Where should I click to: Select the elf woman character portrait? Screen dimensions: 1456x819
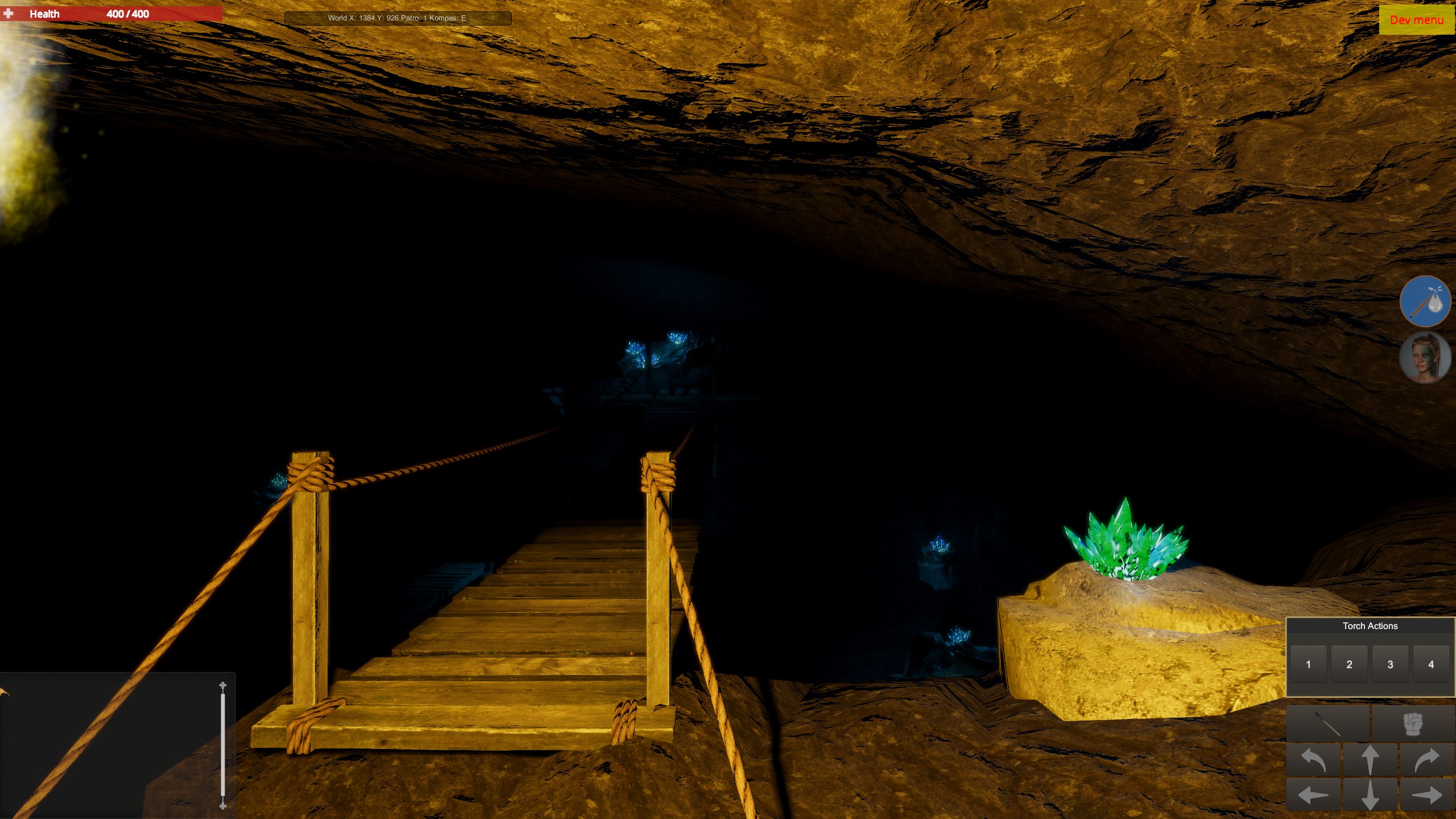click(1425, 358)
